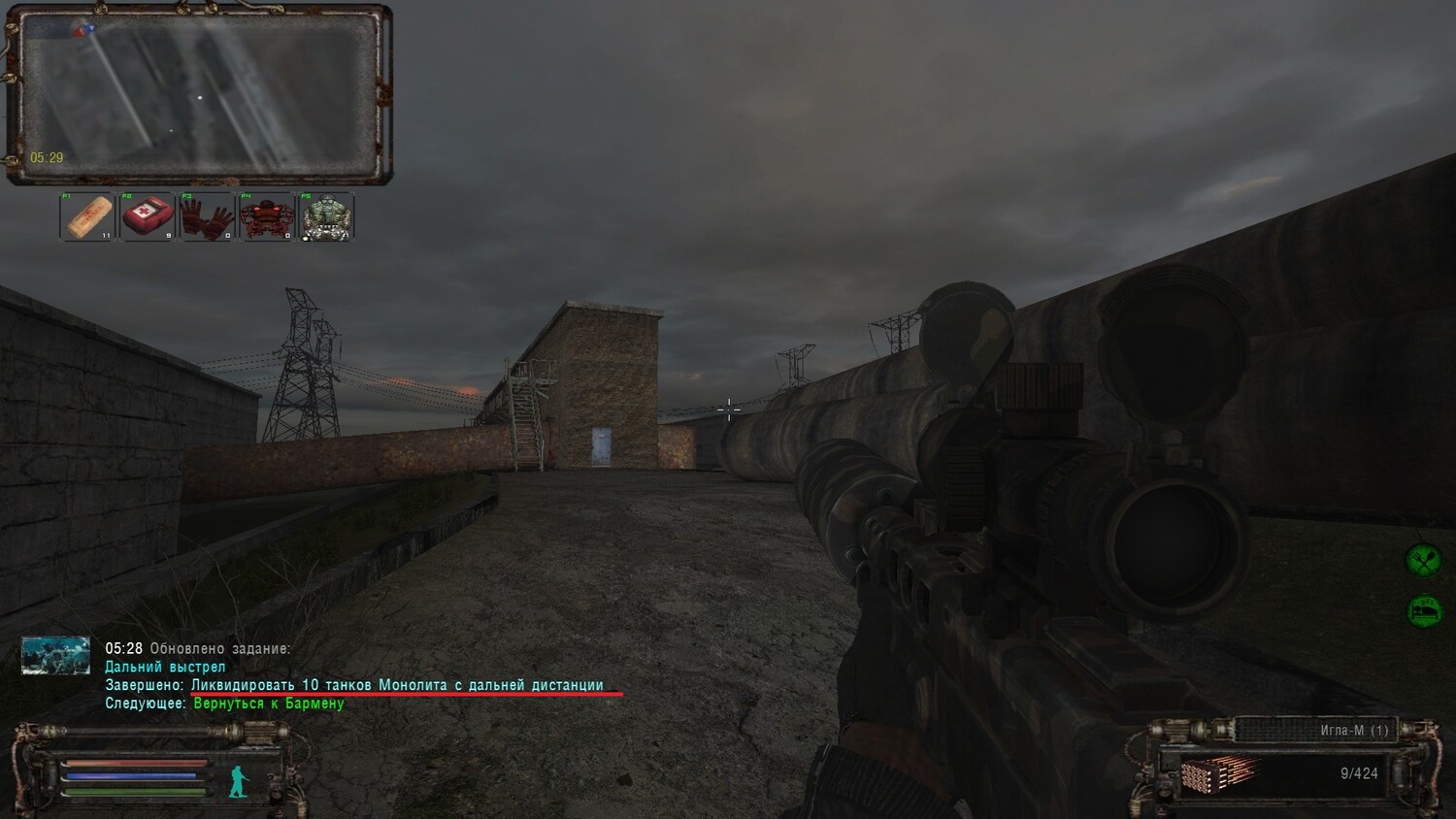Viewport: 1456px width, 819px height.
Task: Click the rifle ammo type icon
Action: (1218, 773)
